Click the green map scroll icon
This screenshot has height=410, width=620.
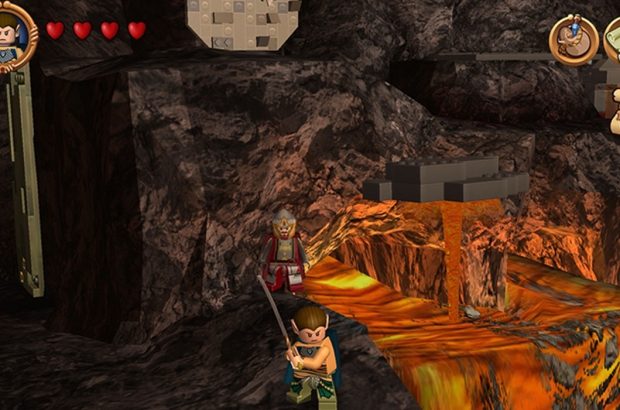coord(612,38)
